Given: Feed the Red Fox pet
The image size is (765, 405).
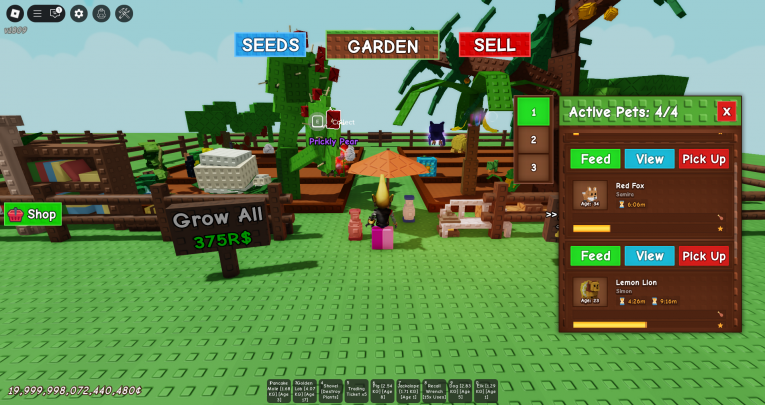Looking at the screenshot, I should [x=595, y=159].
